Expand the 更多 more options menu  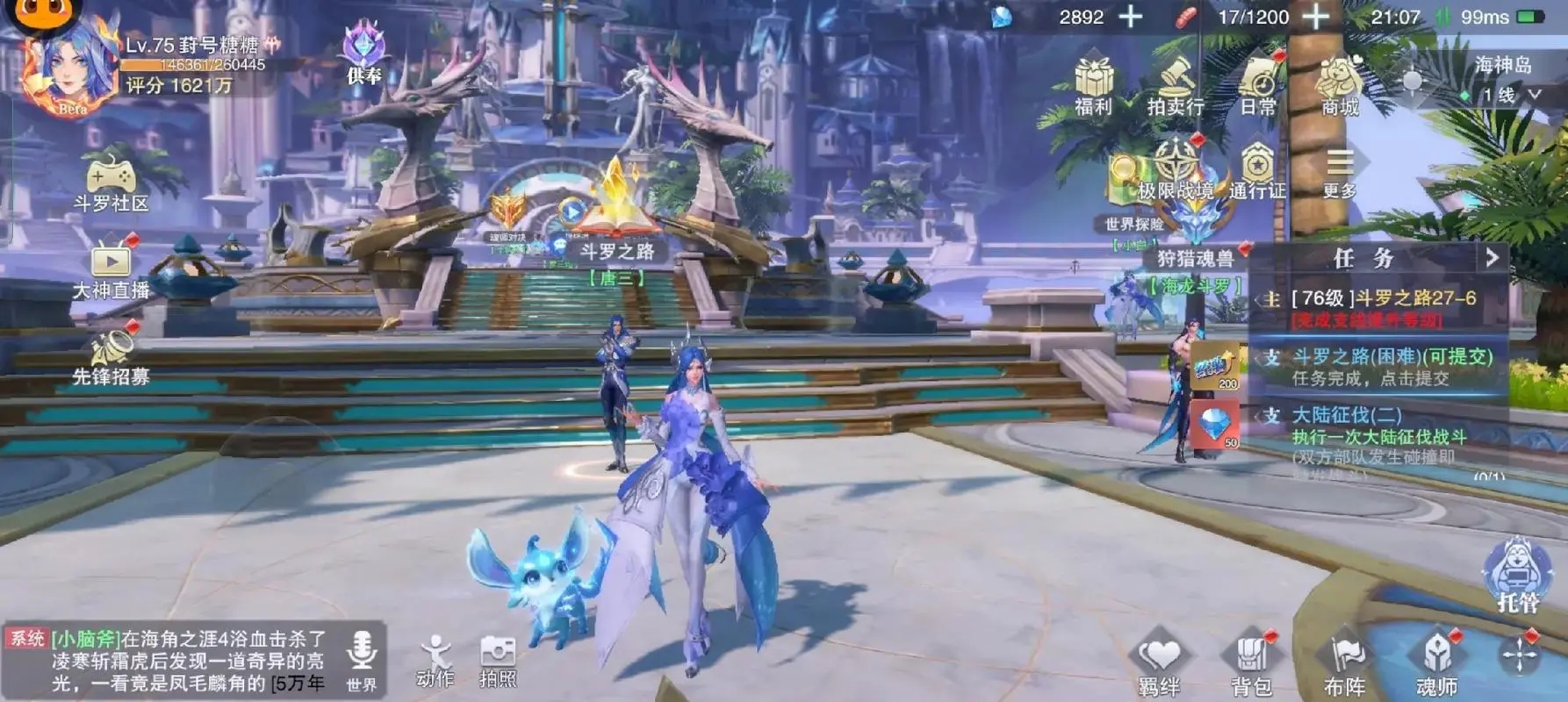[x=1339, y=171]
